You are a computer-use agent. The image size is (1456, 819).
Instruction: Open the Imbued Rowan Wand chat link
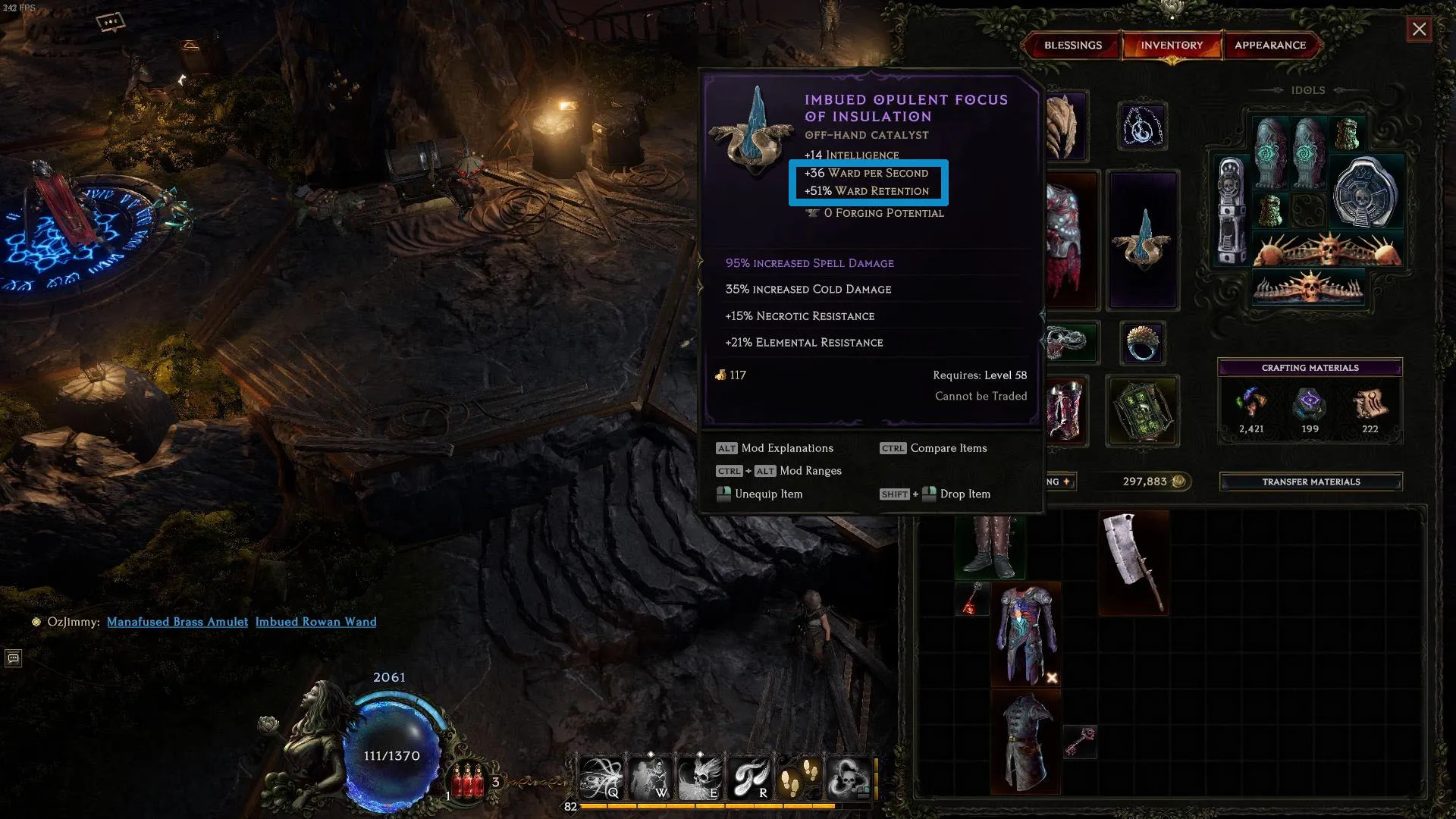click(x=315, y=622)
